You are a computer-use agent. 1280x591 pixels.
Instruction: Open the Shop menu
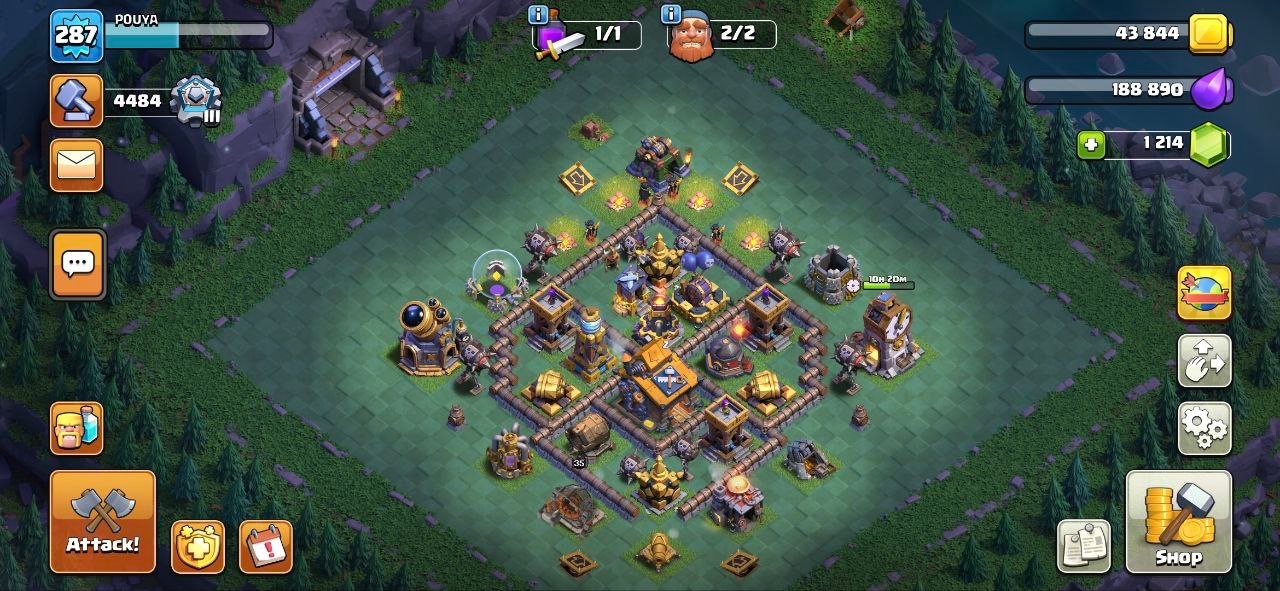pos(1178,521)
